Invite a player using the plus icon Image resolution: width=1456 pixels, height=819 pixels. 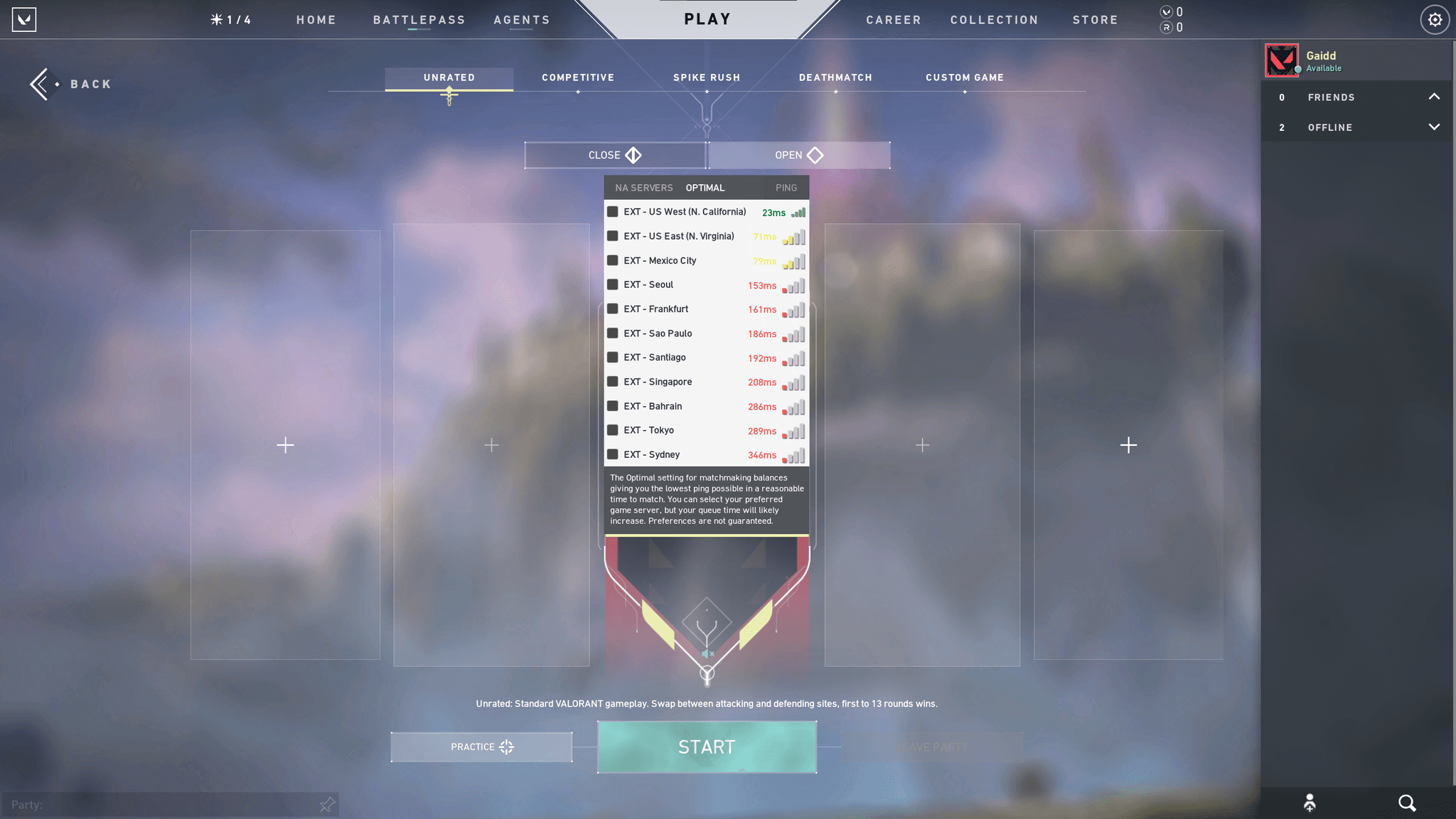click(x=285, y=445)
